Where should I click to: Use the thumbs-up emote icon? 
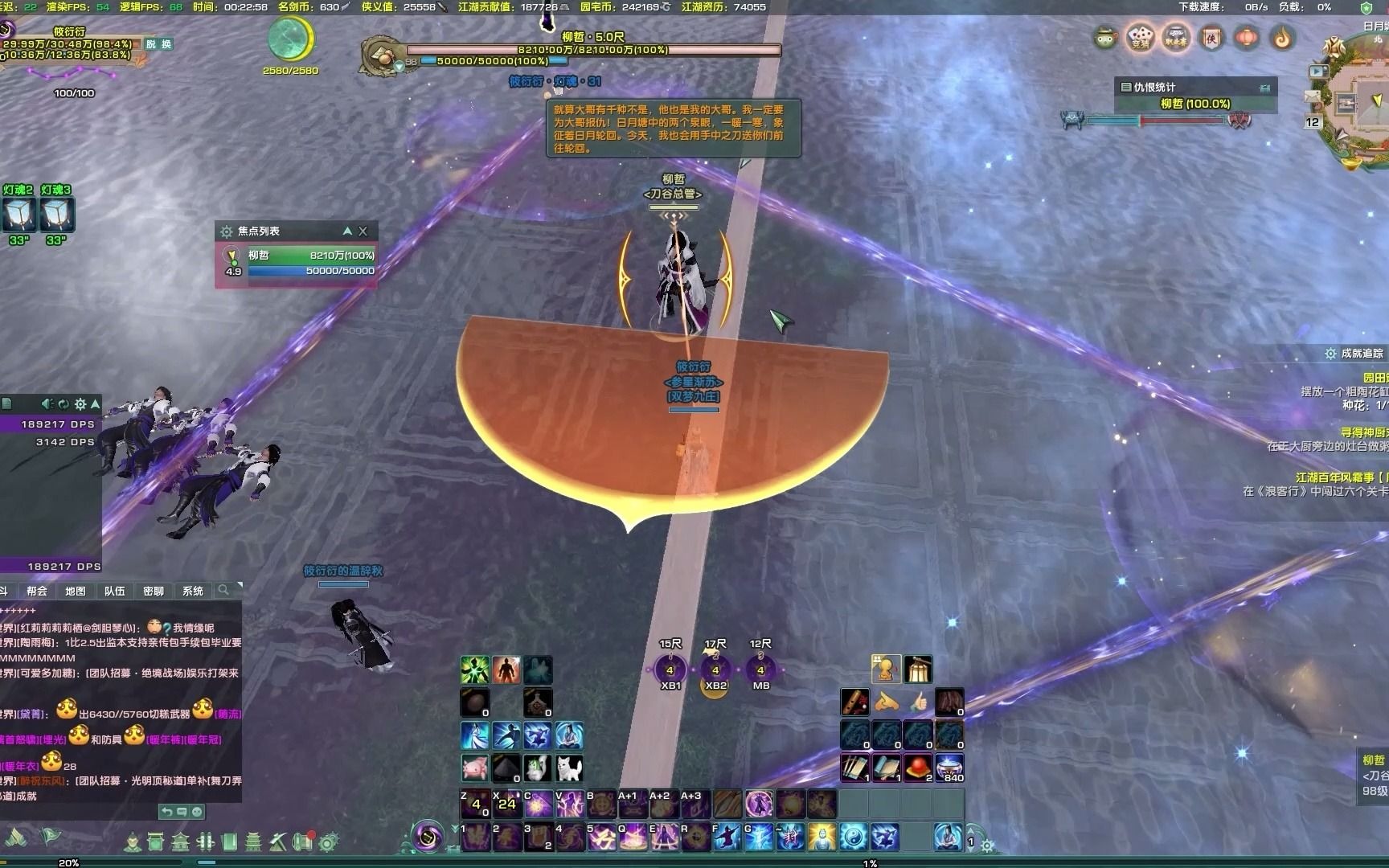coord(918,702)
